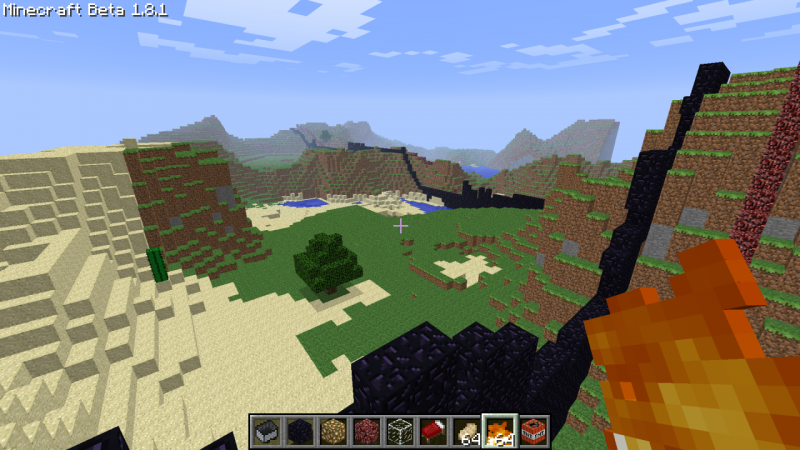Select the netherrack block slot

click(367, 432)
